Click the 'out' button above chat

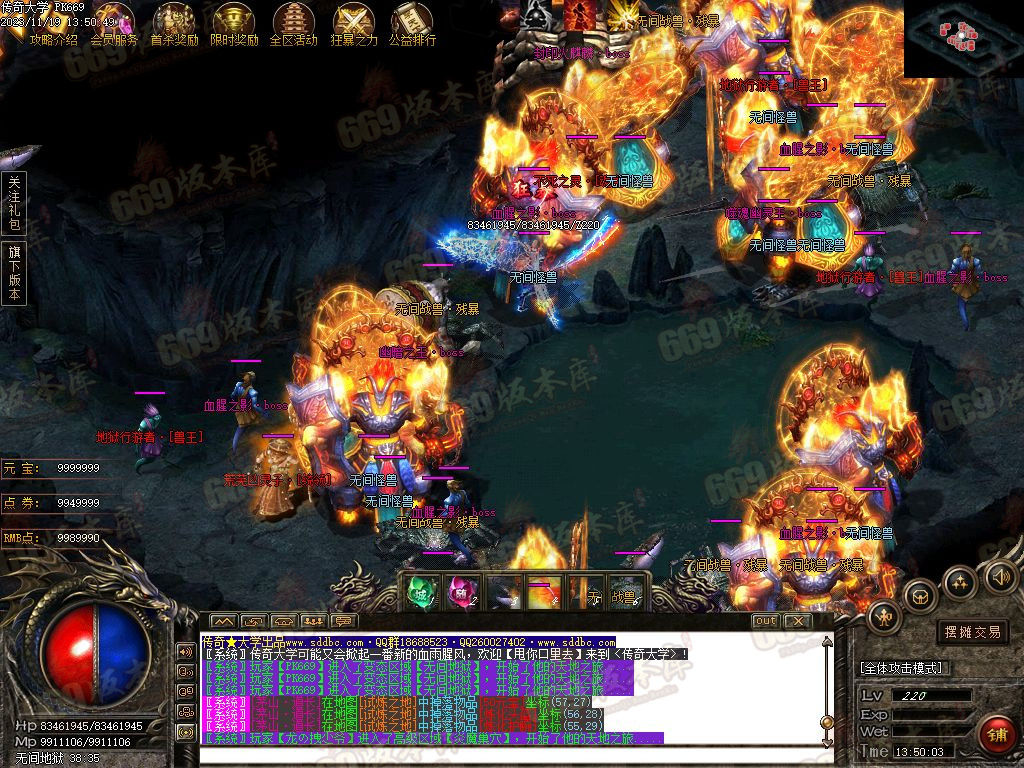766,620
